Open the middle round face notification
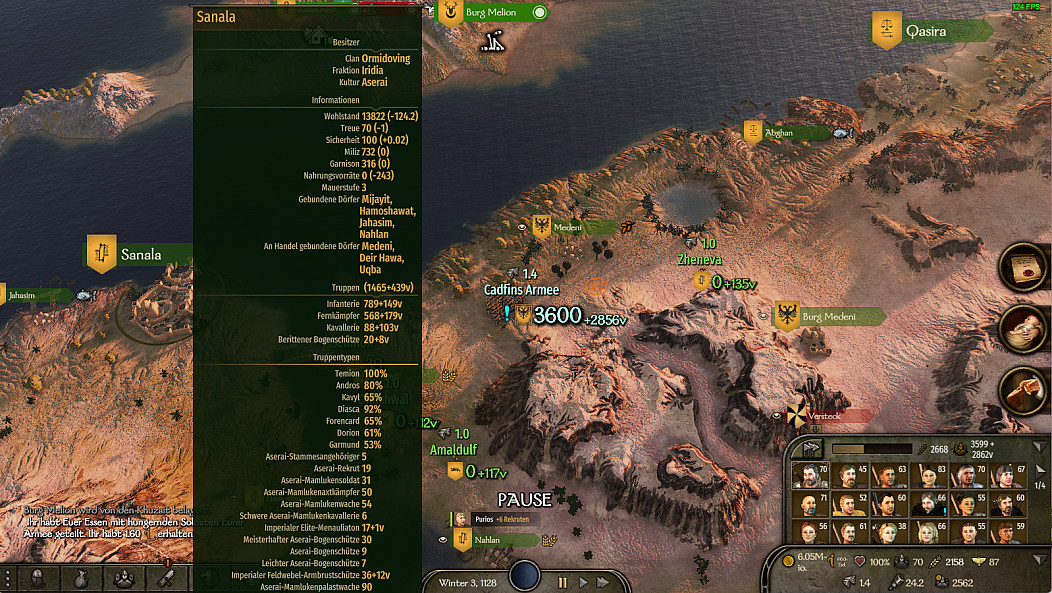1052x593 pixels. tap(1023, 328)
